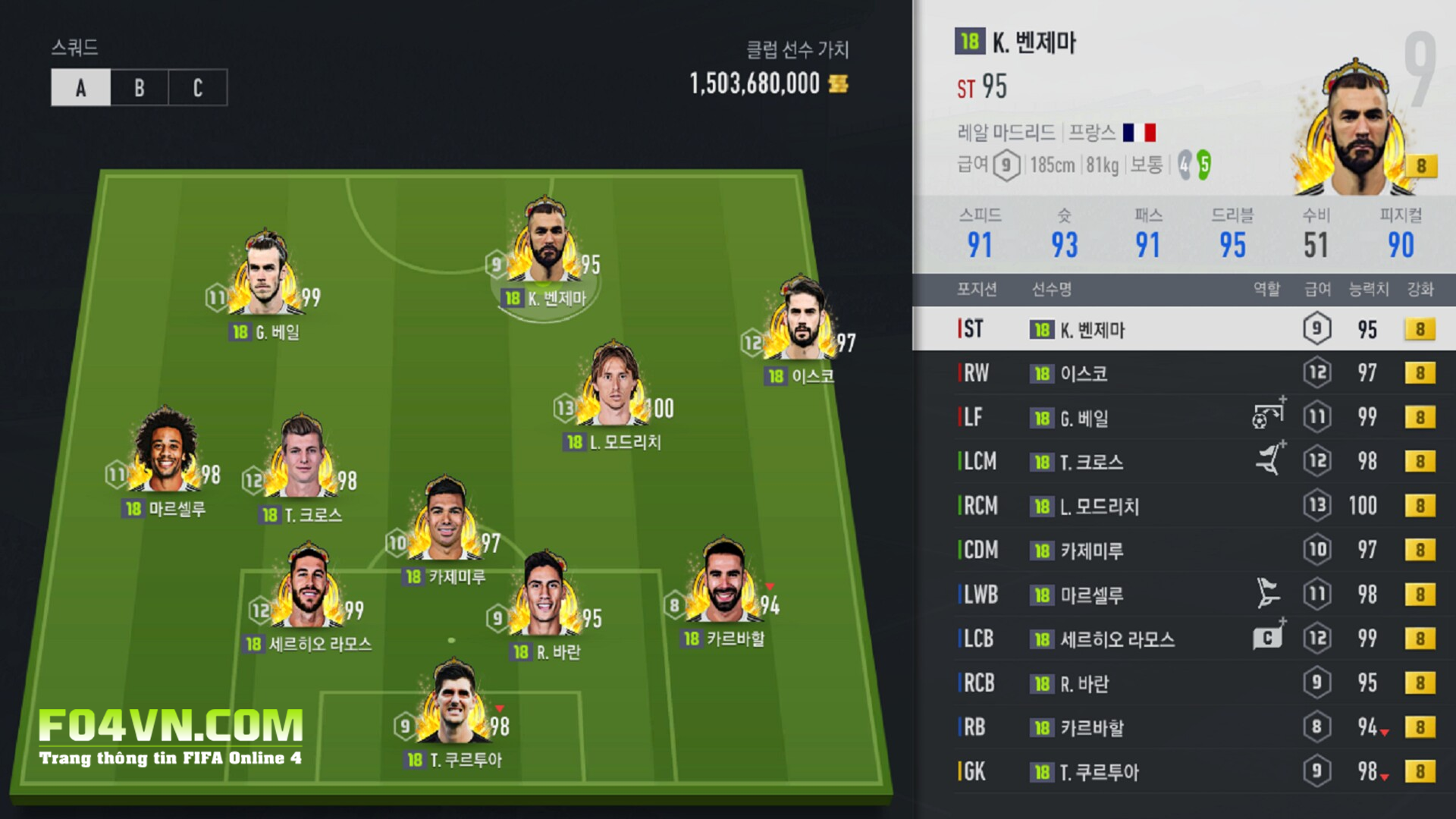Select the CDM 카제미루 list row

1183,550
